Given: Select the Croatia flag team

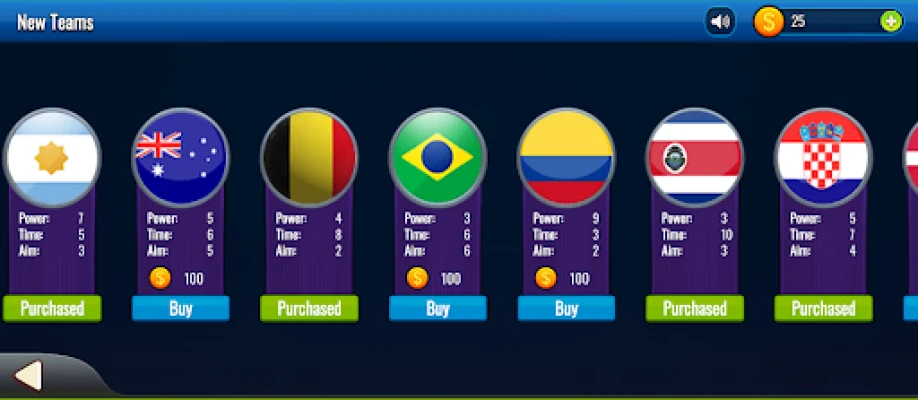Looking at the screenshot, I should [x=823, y=157].
